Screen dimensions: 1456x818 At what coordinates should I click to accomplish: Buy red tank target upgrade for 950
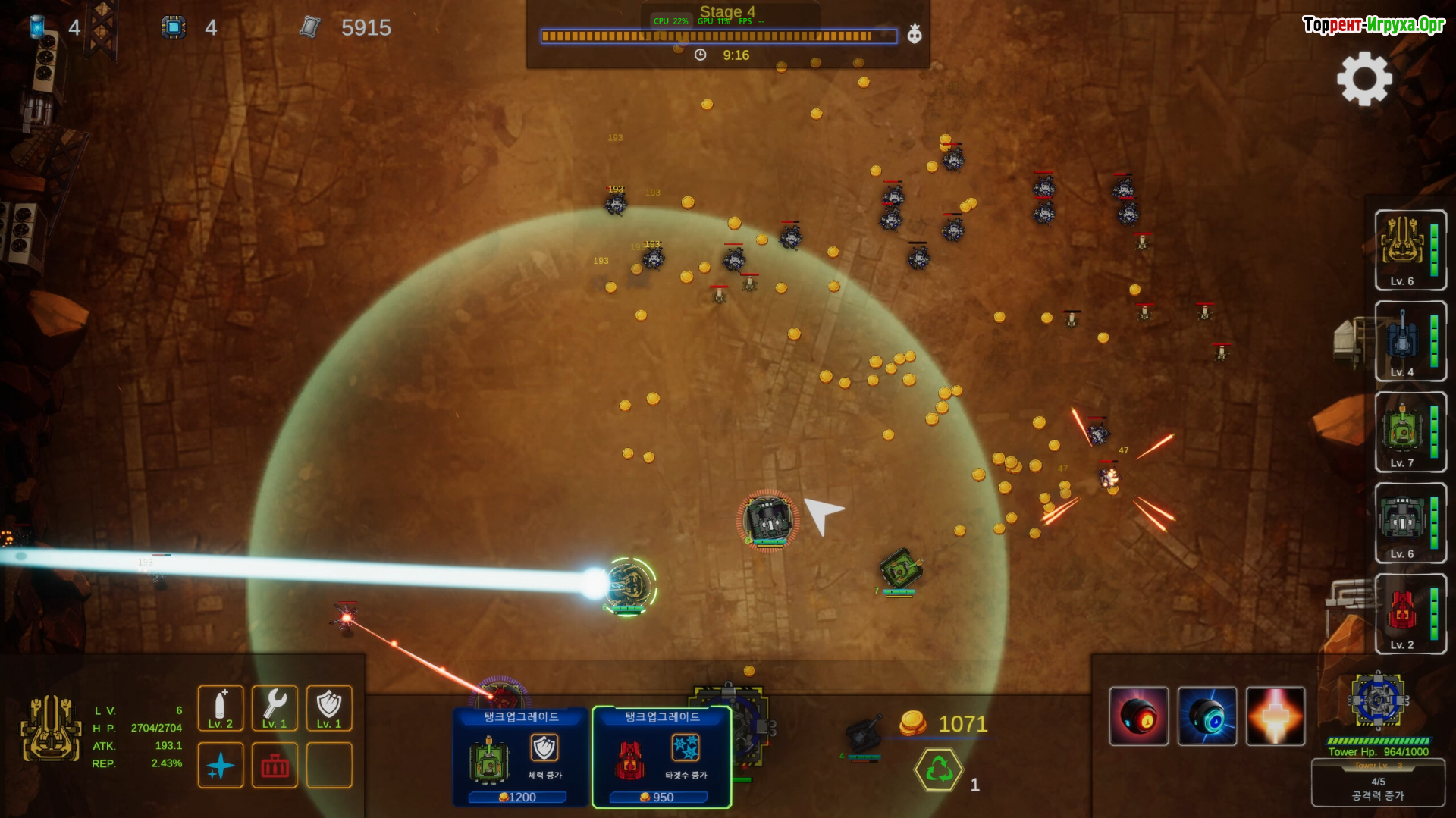click(x=661, y=757)
